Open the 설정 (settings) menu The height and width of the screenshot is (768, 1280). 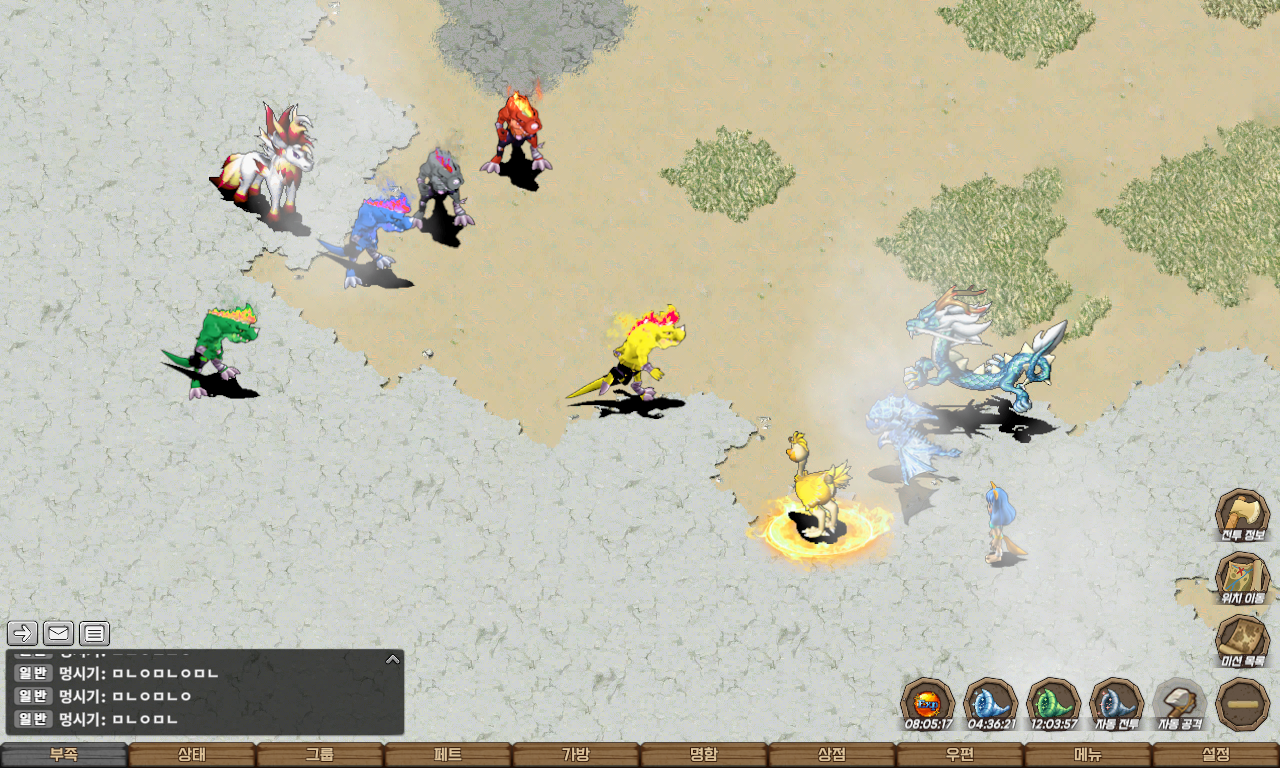1216,755
